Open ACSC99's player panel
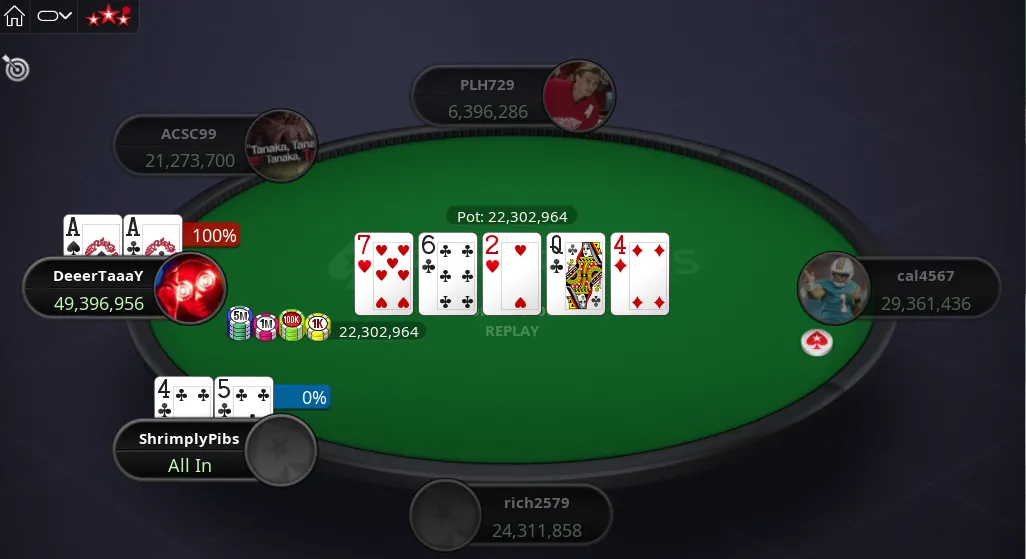The image size is (1026, 559). coord(189,146)
